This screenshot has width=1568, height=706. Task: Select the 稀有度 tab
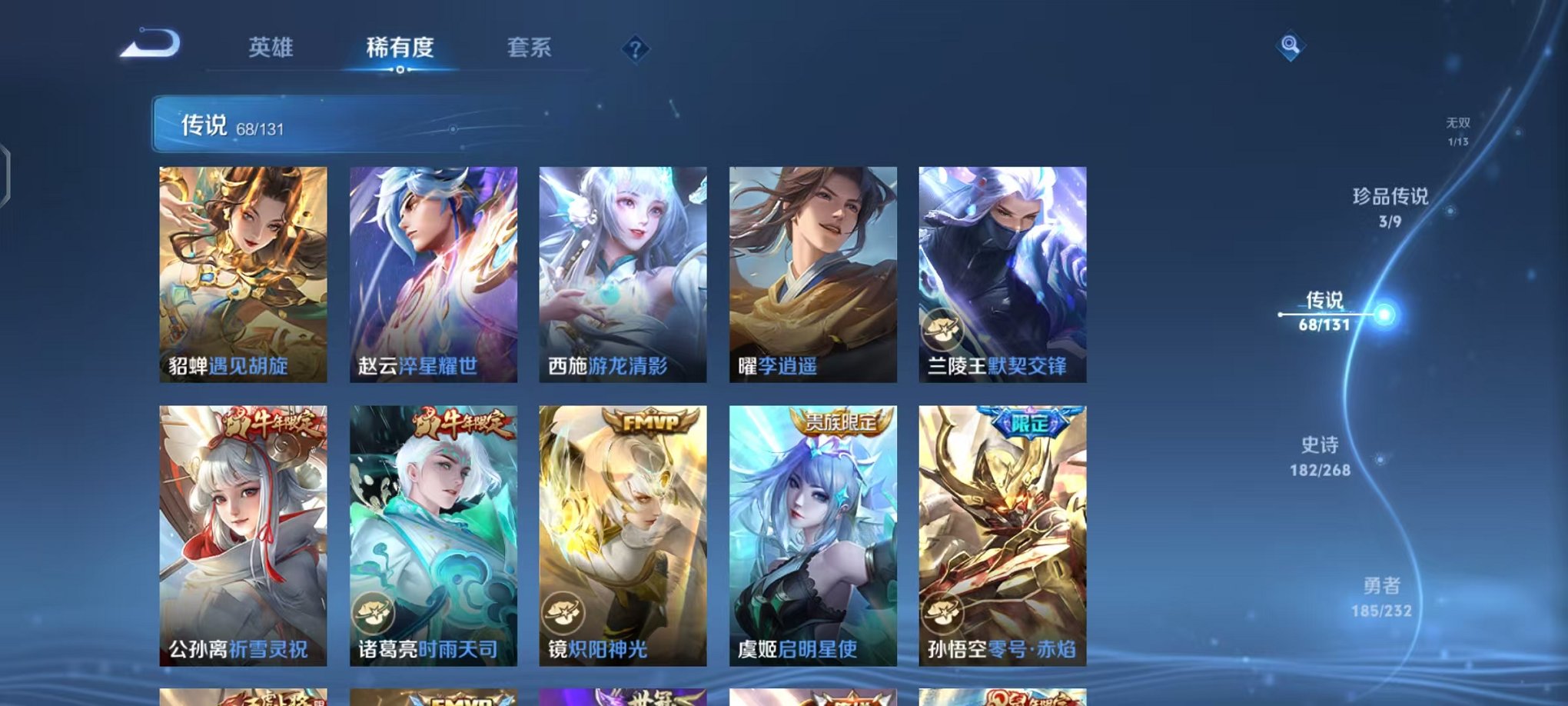[x=399, y=48]
